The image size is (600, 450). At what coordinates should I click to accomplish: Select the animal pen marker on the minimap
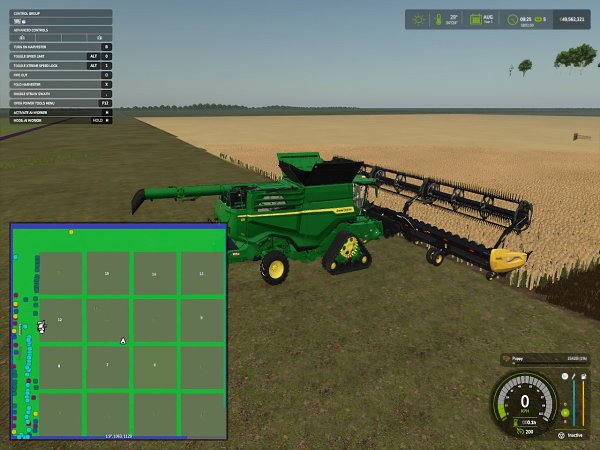(41, 326)
